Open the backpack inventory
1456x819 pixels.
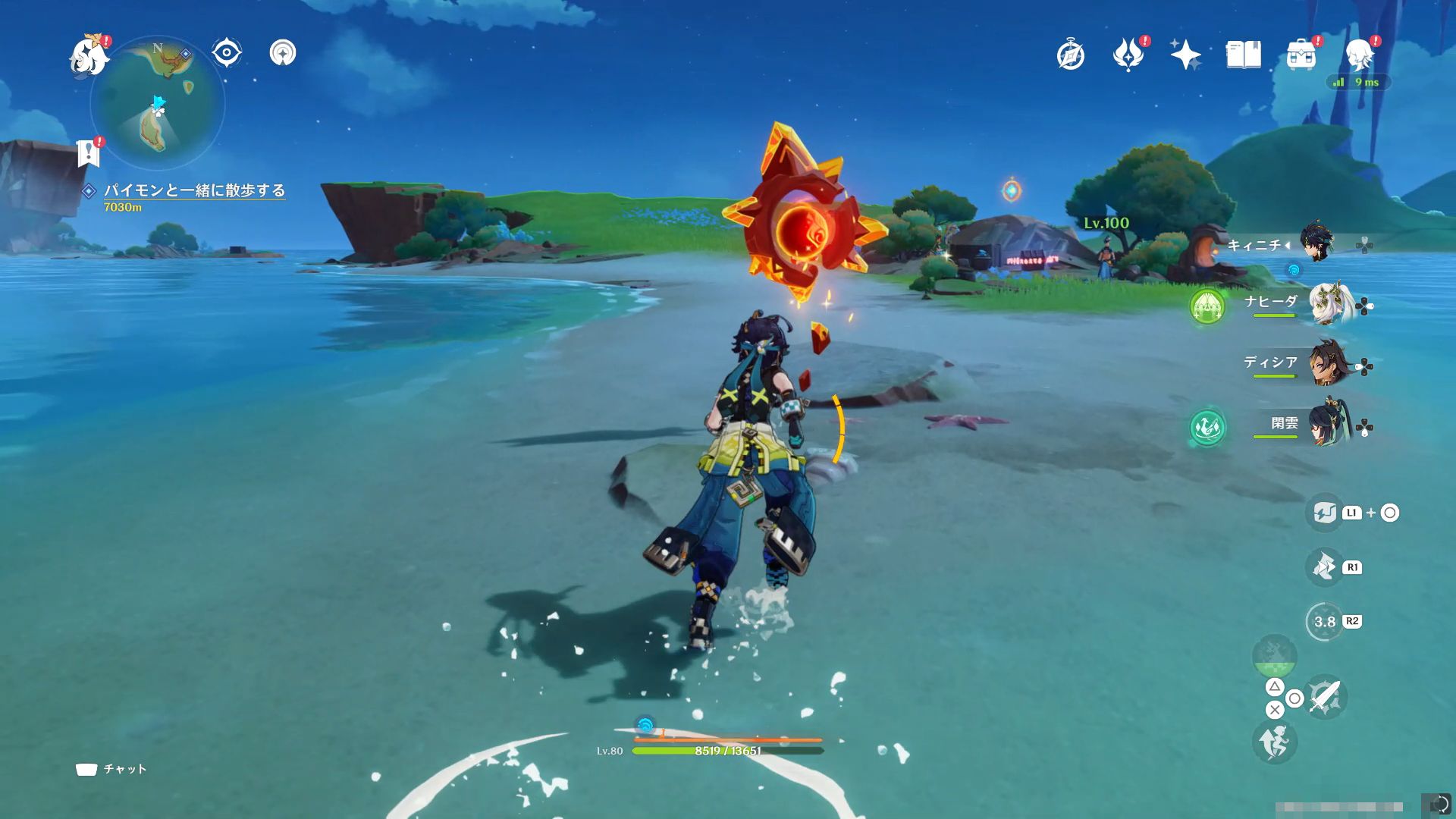[x=1301, y=55]
